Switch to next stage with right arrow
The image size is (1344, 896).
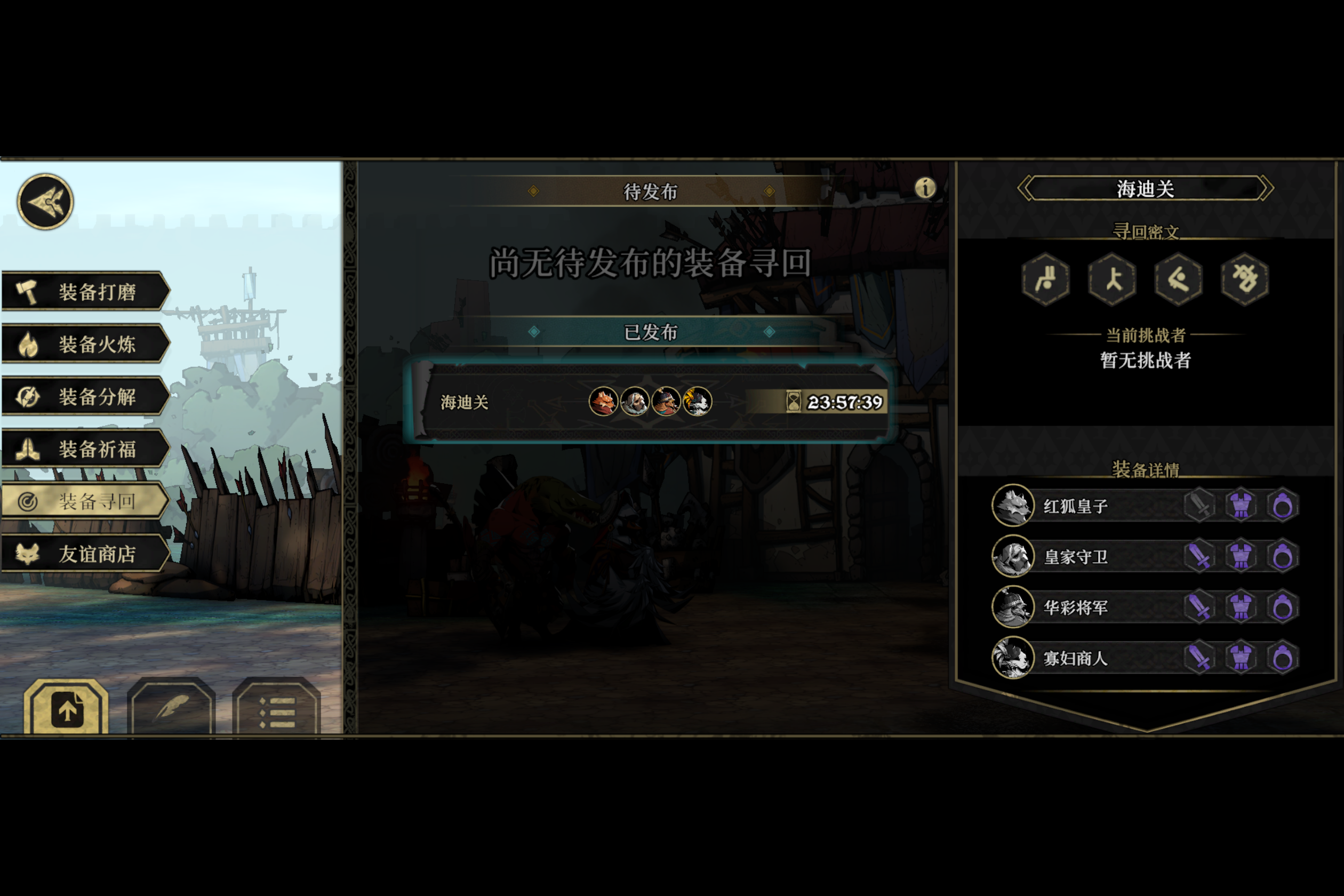coord(1266,188)
